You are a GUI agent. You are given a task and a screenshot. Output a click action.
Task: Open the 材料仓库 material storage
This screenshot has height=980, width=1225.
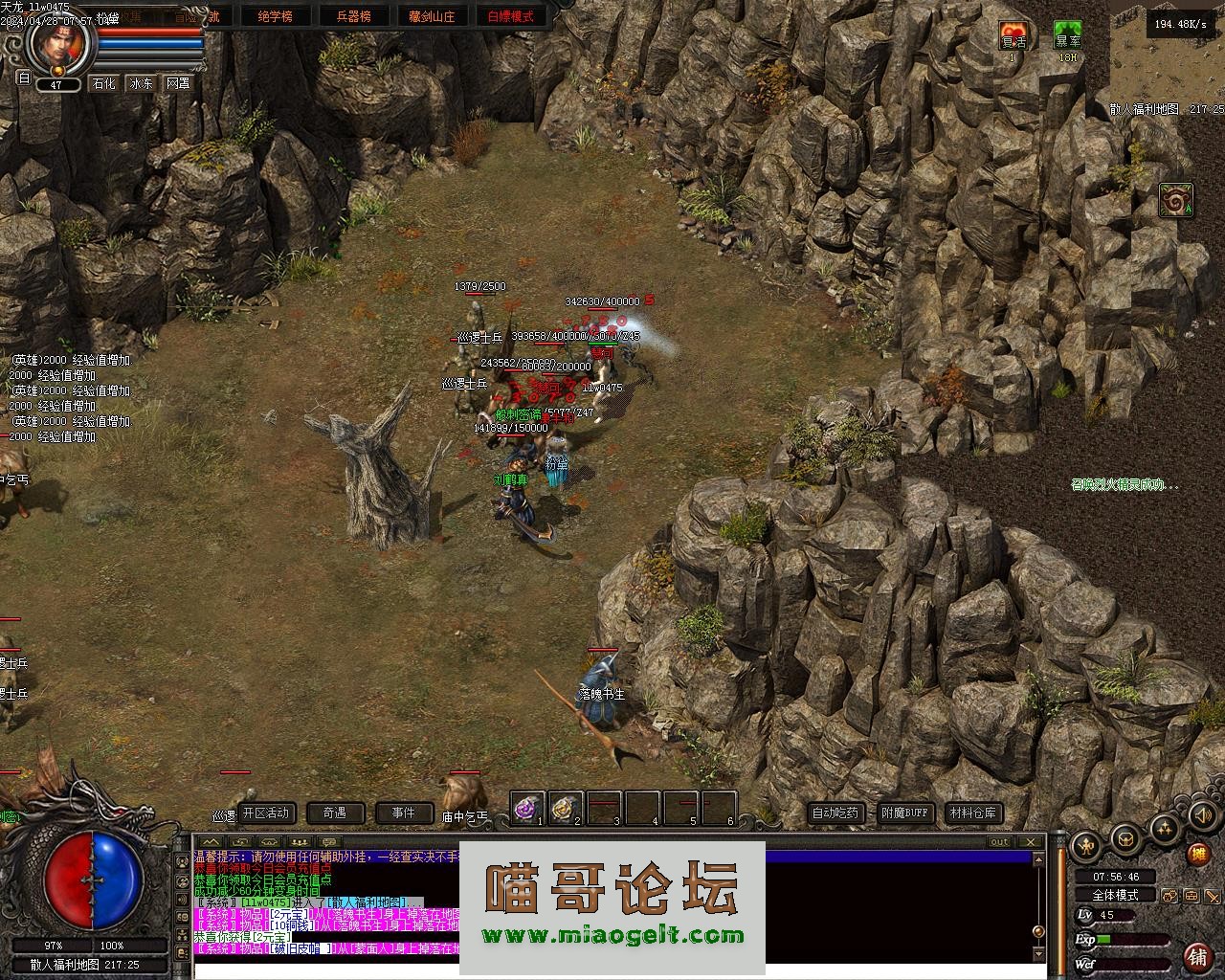click(x=973, y=813)
